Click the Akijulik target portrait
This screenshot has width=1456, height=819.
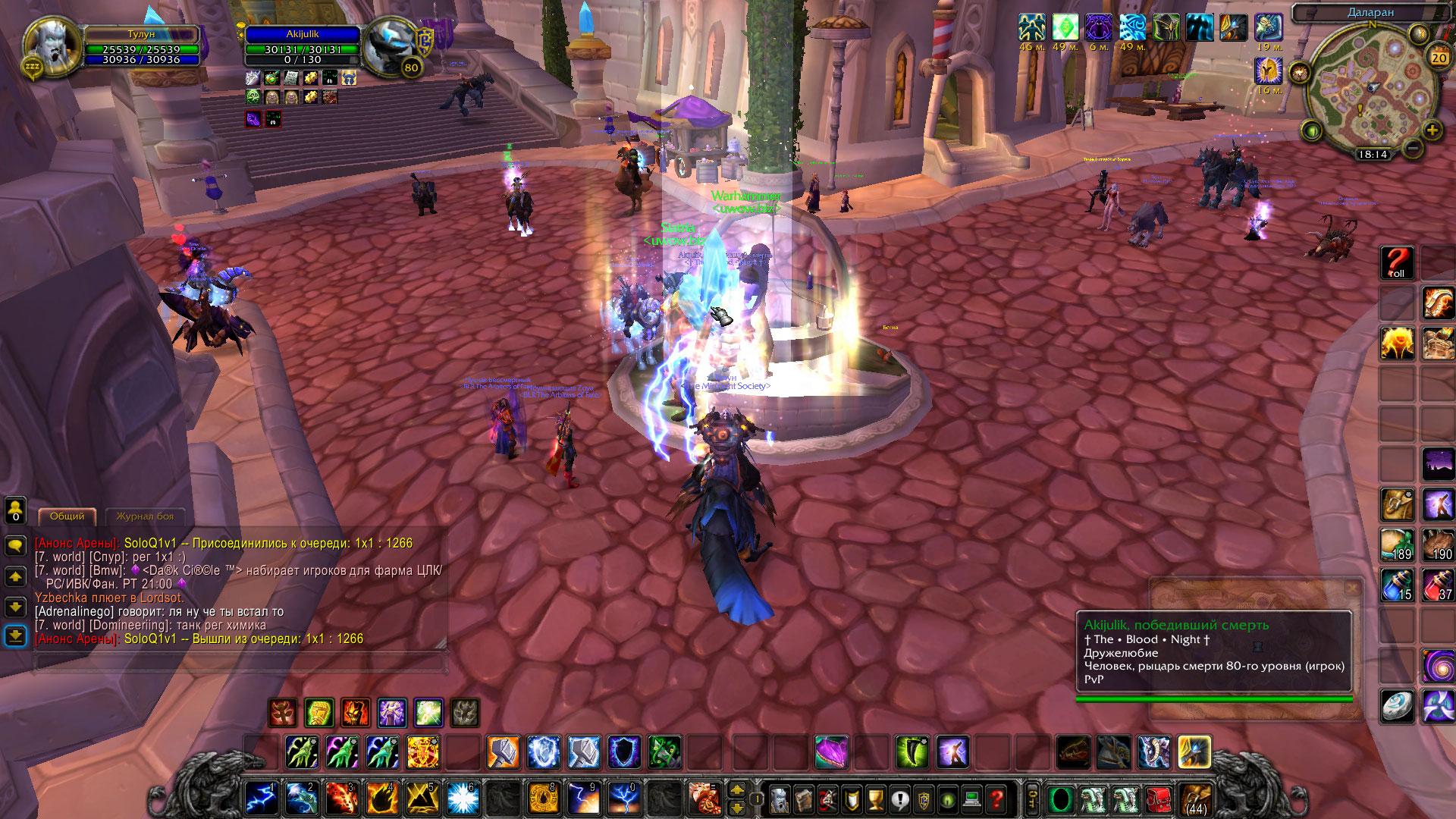(388, 45)
